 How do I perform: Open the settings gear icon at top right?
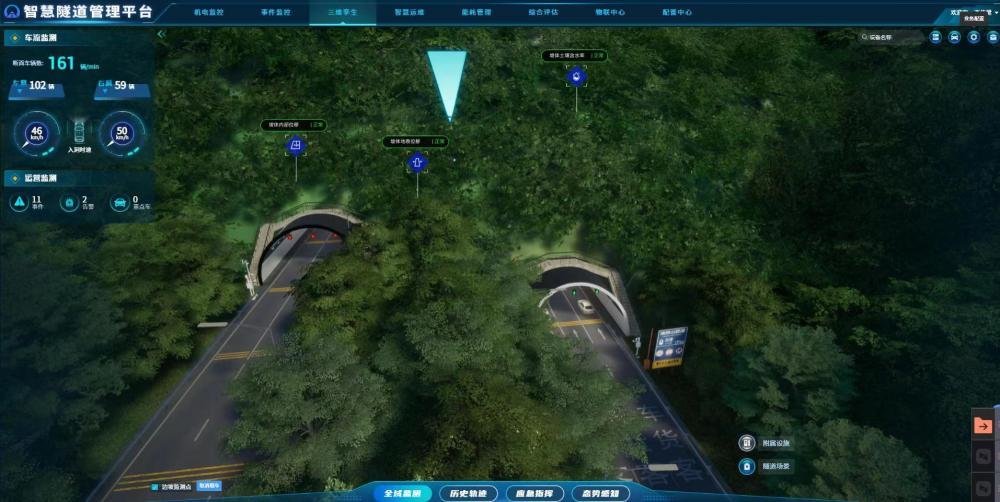[974, 38]
